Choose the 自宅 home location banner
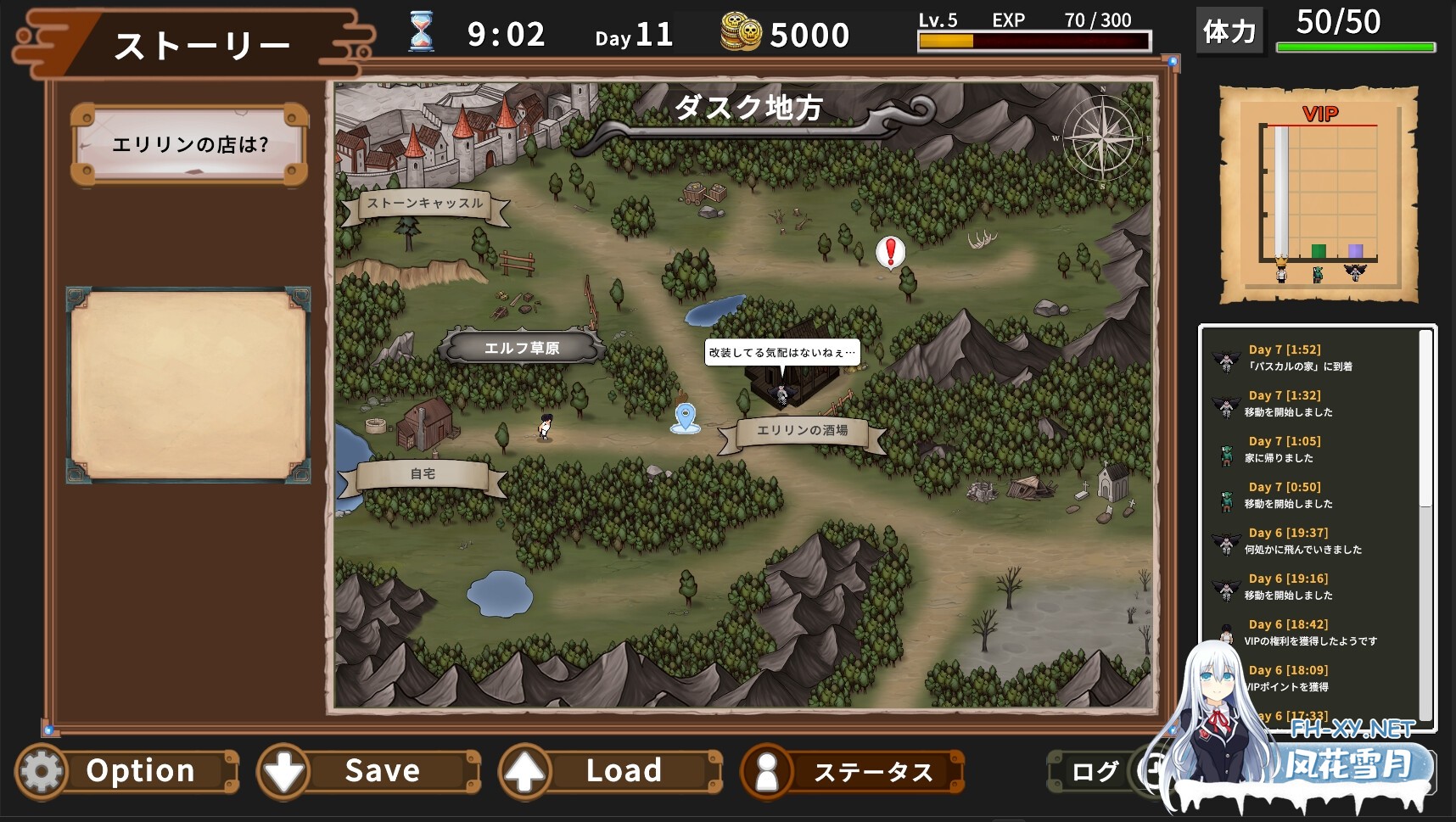 (423, 474)
